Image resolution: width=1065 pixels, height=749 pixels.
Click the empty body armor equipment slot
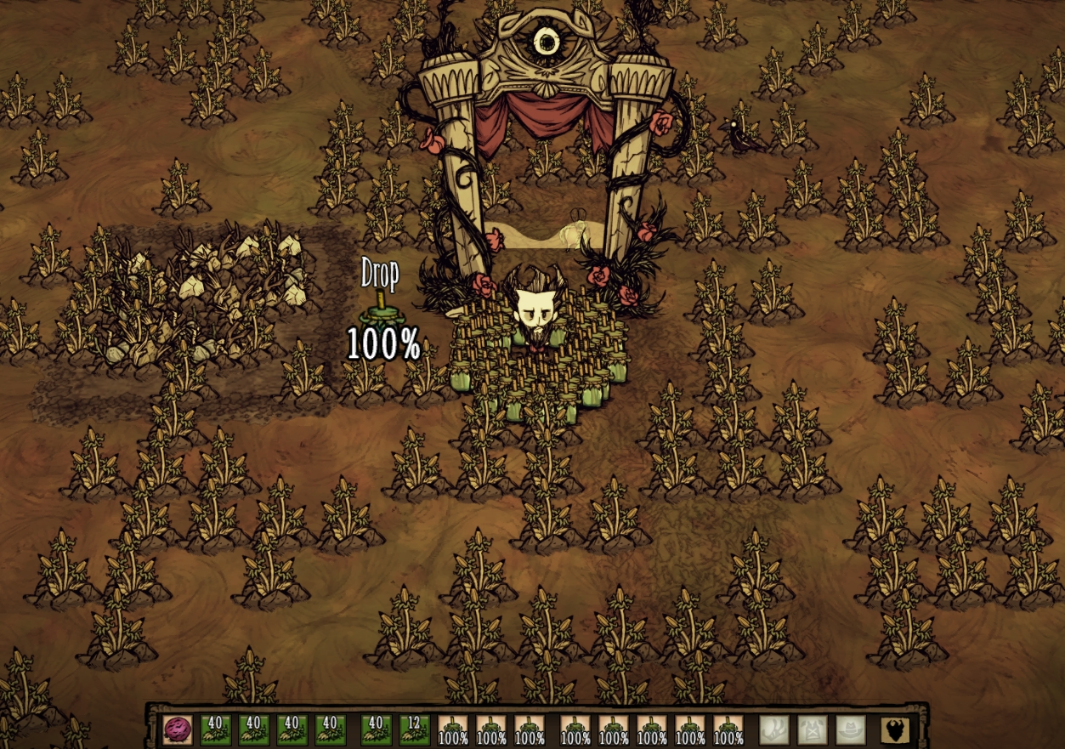[x=811, y=729]
